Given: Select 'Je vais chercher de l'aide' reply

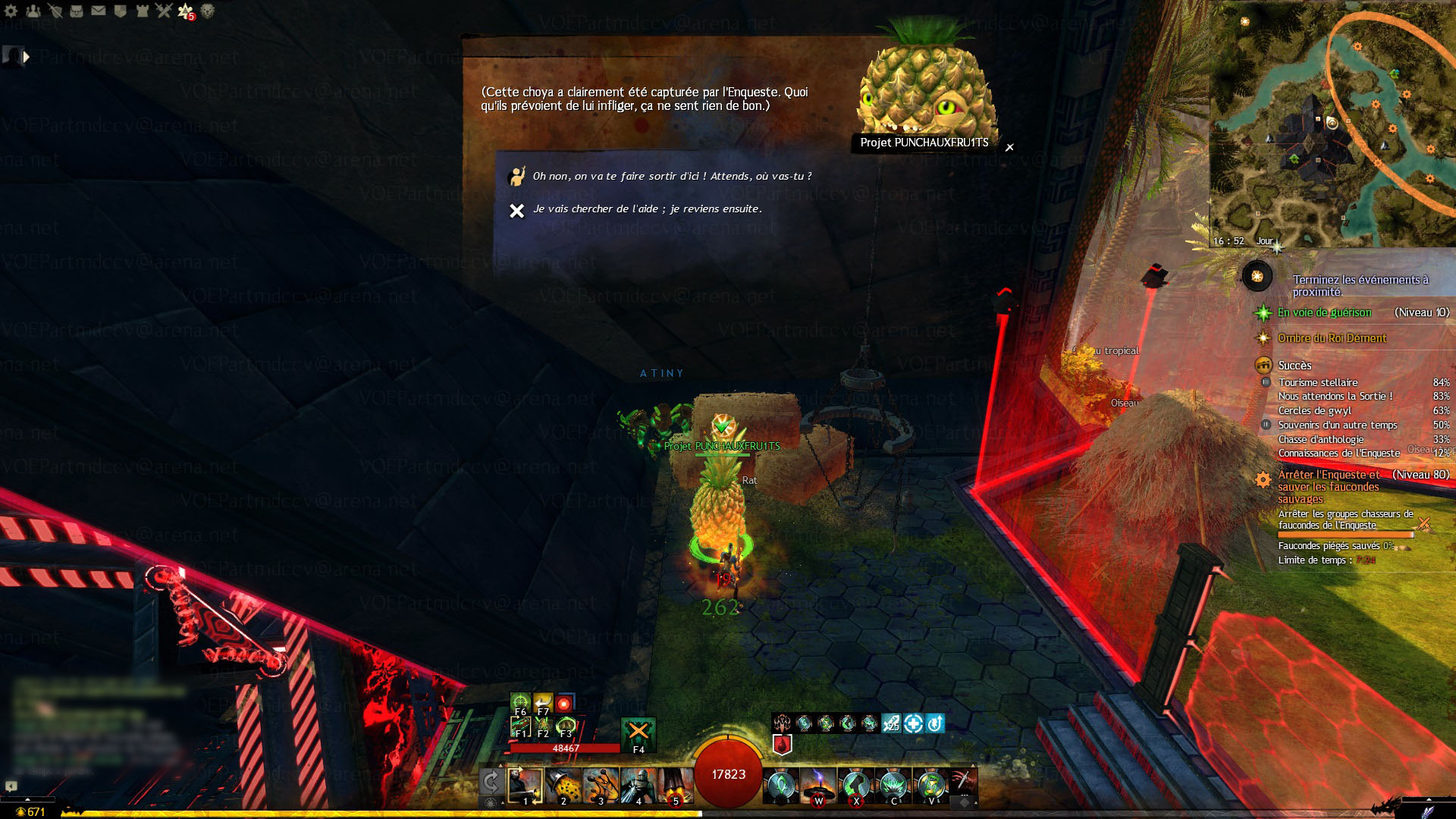Looking at the screenshot, I should (x=647, y=209).
